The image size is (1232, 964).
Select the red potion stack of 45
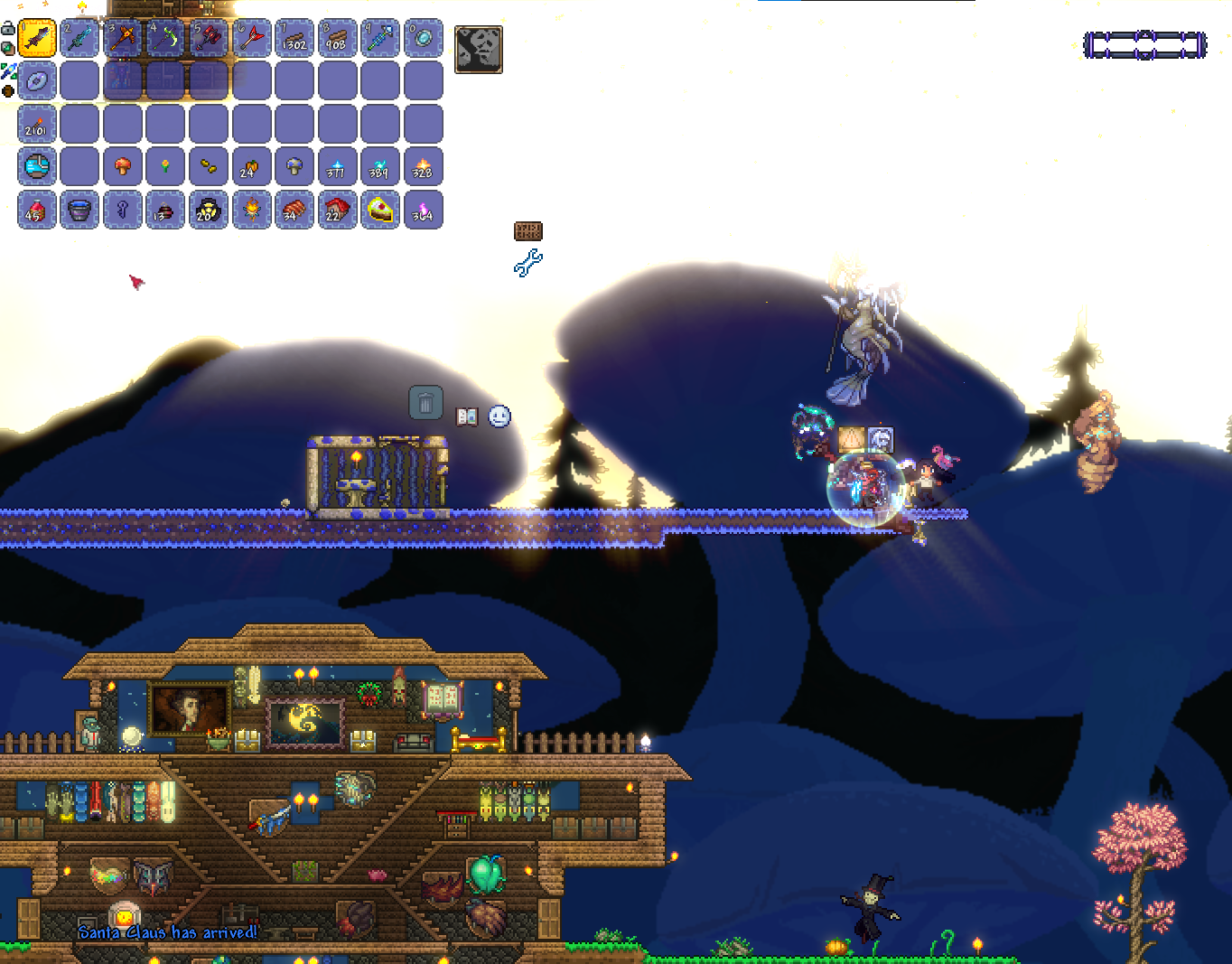(x=37, y=211)
